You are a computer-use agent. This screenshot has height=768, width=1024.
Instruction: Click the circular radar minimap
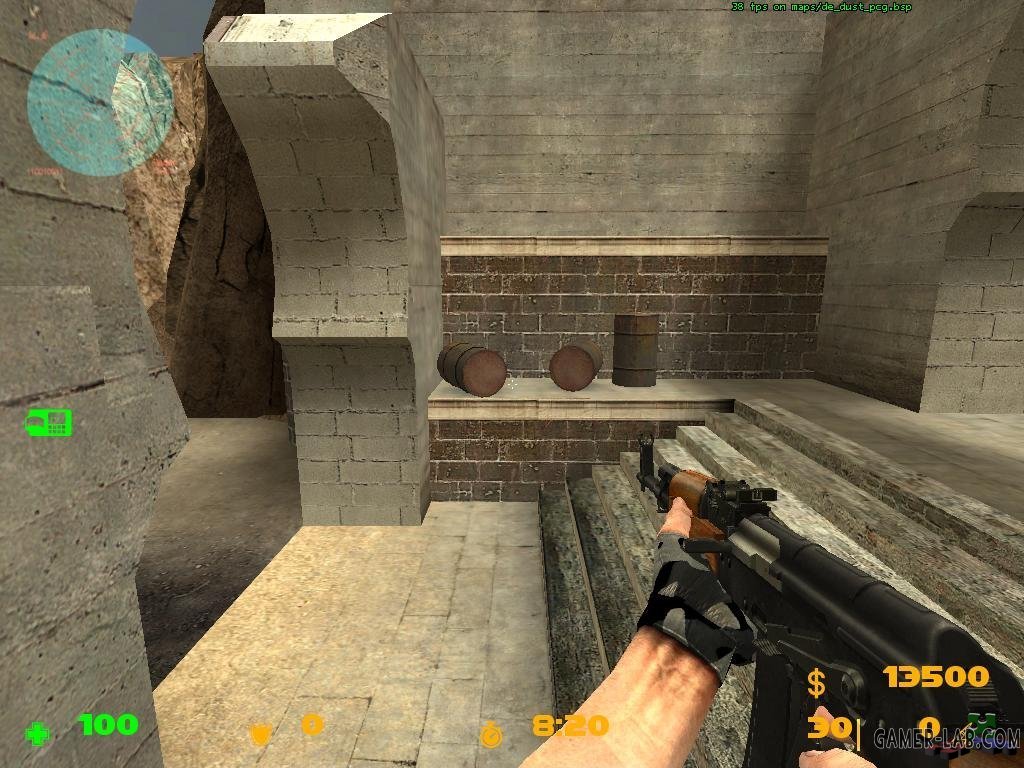click(x=100, y=101)
